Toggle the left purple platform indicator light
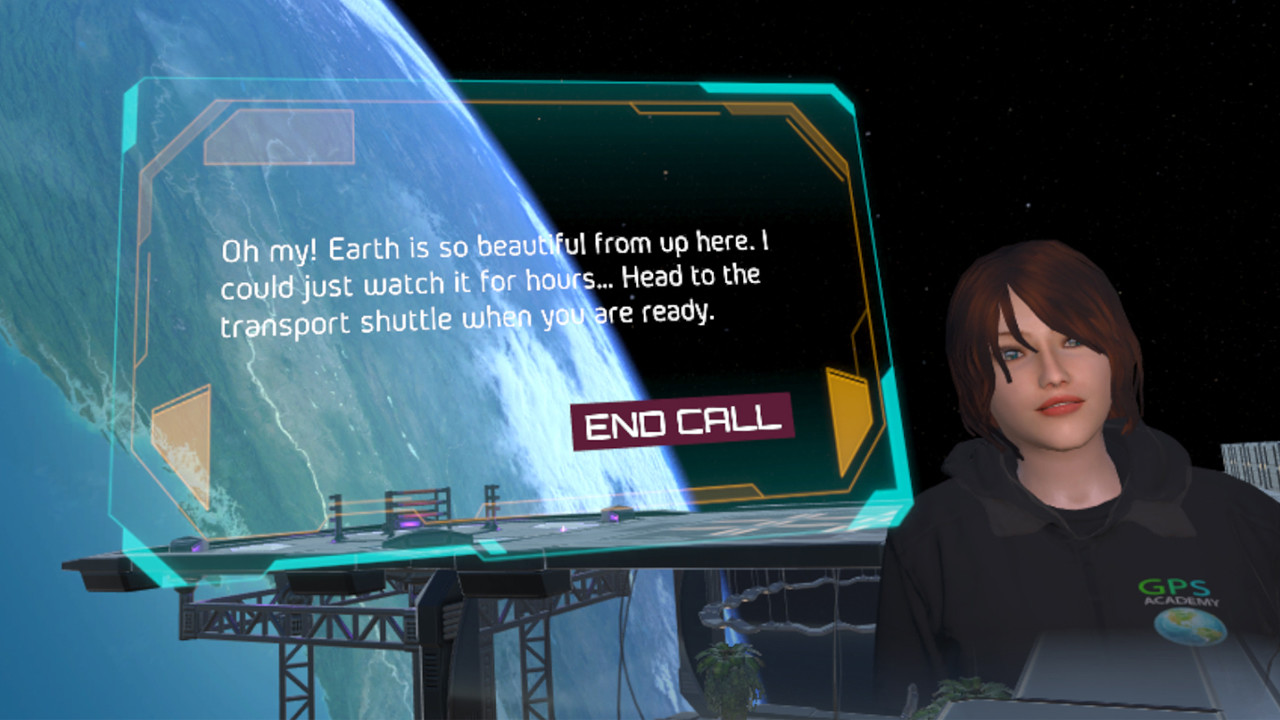The height and width of the screenshot is (720, 1280). [196, 549]
